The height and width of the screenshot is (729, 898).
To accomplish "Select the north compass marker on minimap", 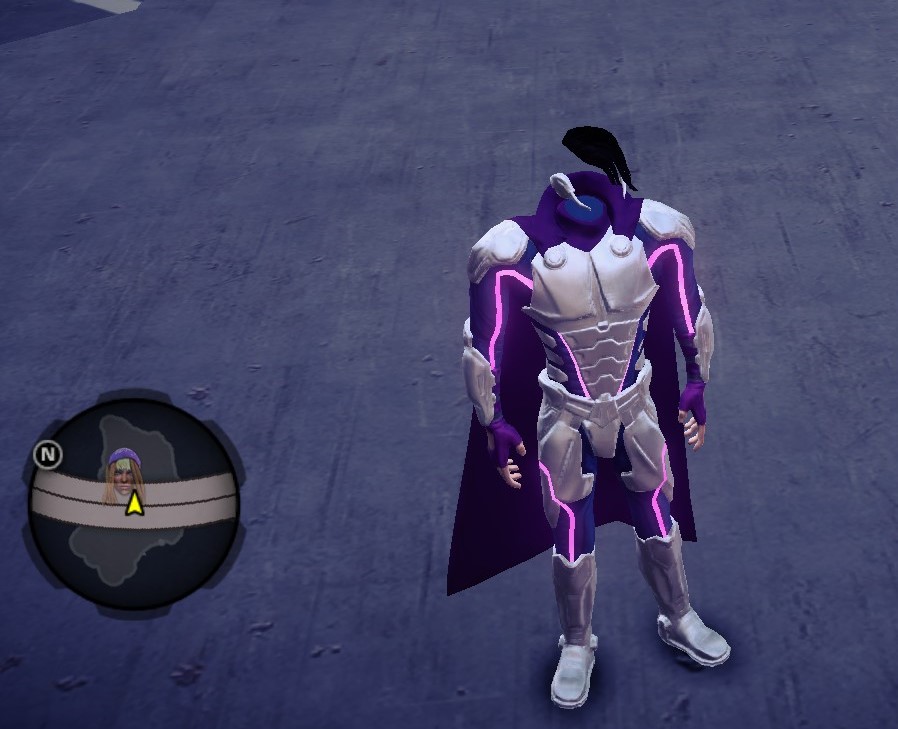I will click(x=47, y=455).
